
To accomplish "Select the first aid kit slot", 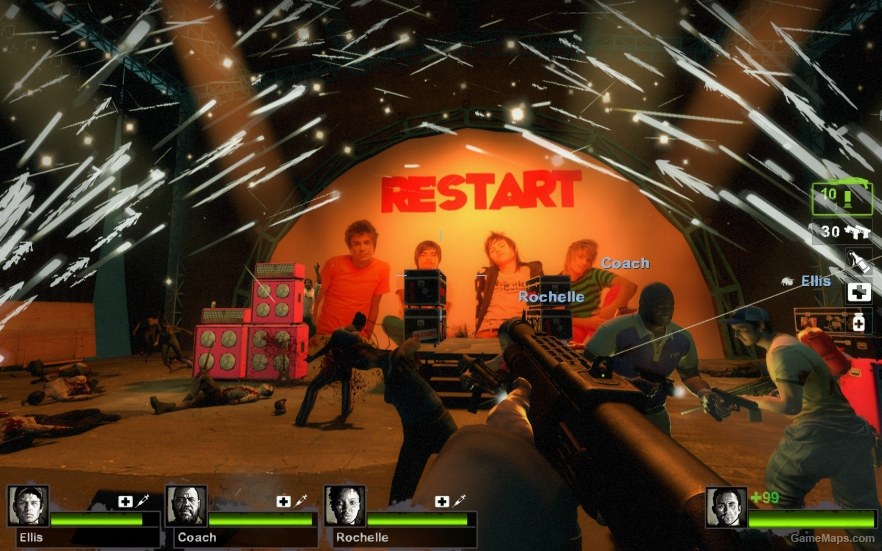I will (x=858, y=292).
